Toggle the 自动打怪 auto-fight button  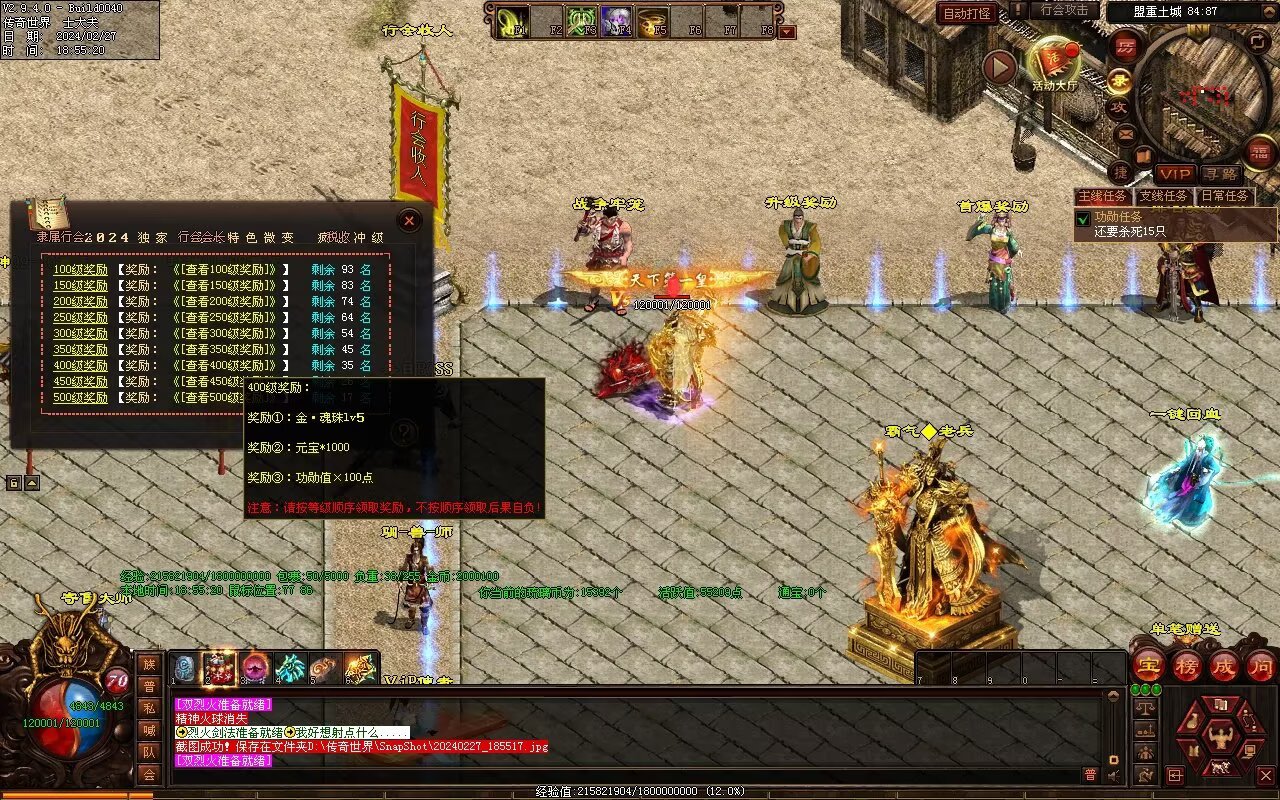pyautogui.click(x=967, y=13)
